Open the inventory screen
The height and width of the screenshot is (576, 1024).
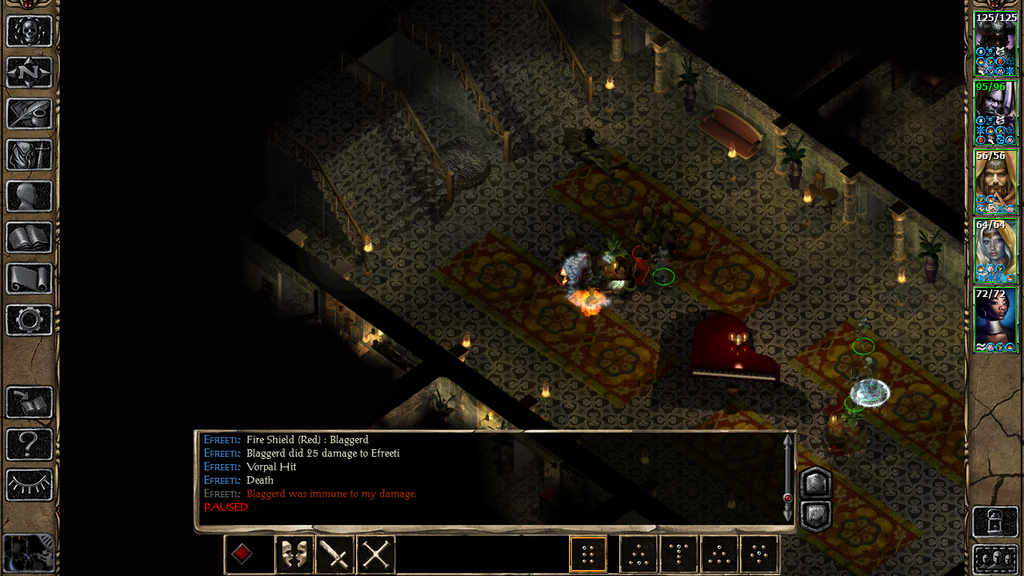click(x=29, y=154)
